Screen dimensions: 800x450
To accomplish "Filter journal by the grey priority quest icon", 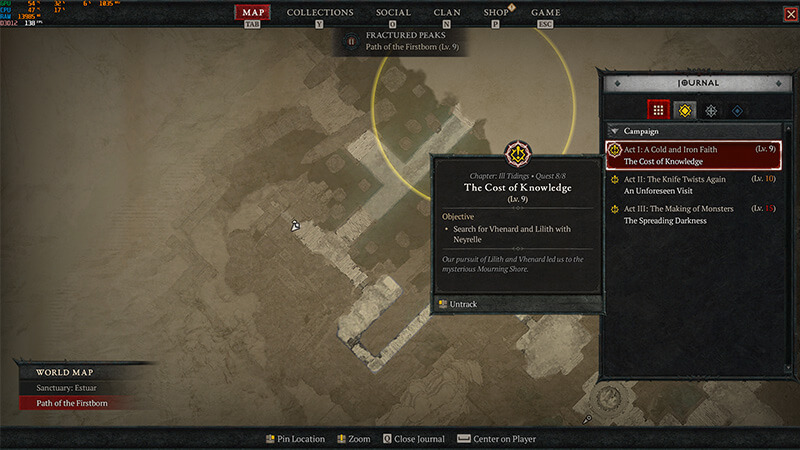I will point(711,110).
